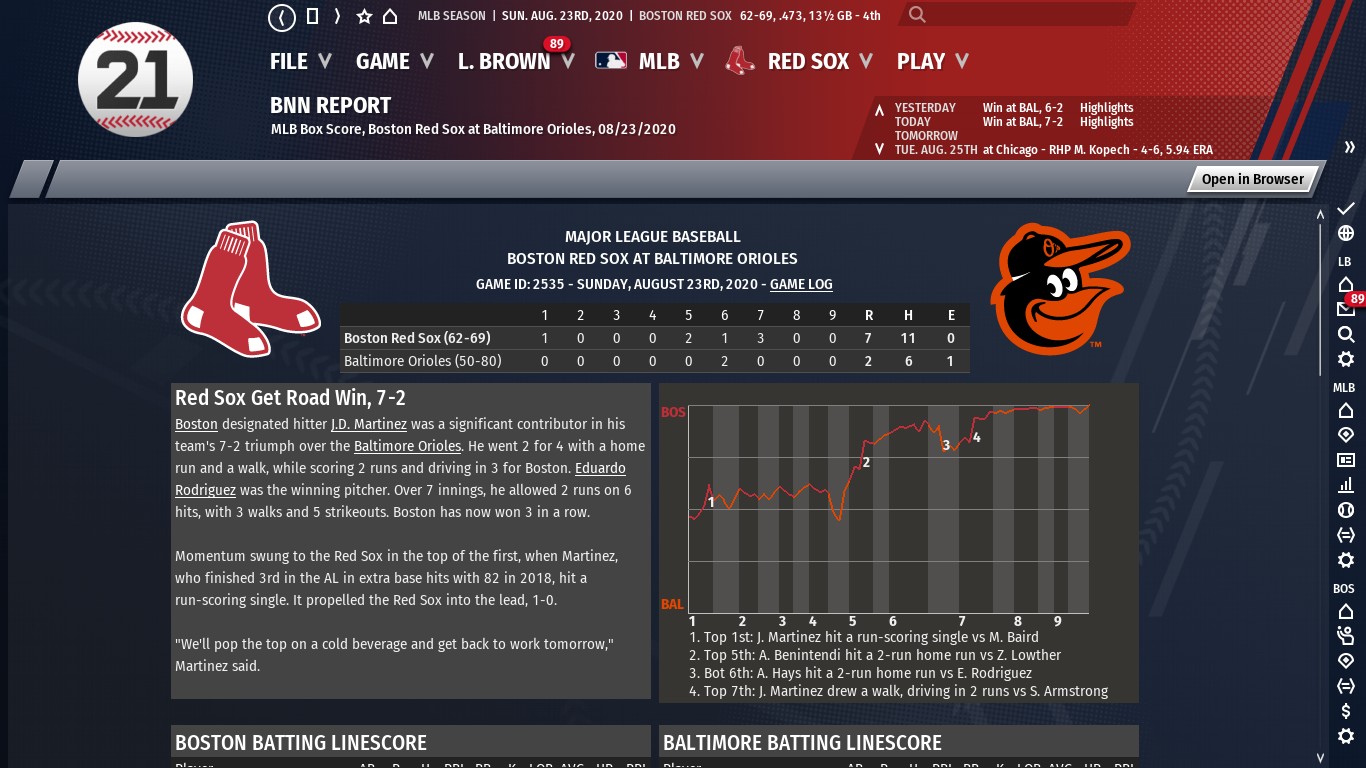Screen dimensions: 1366x768
Task: Open the mail icon with 89 badge
Action: click(1346, 309)
